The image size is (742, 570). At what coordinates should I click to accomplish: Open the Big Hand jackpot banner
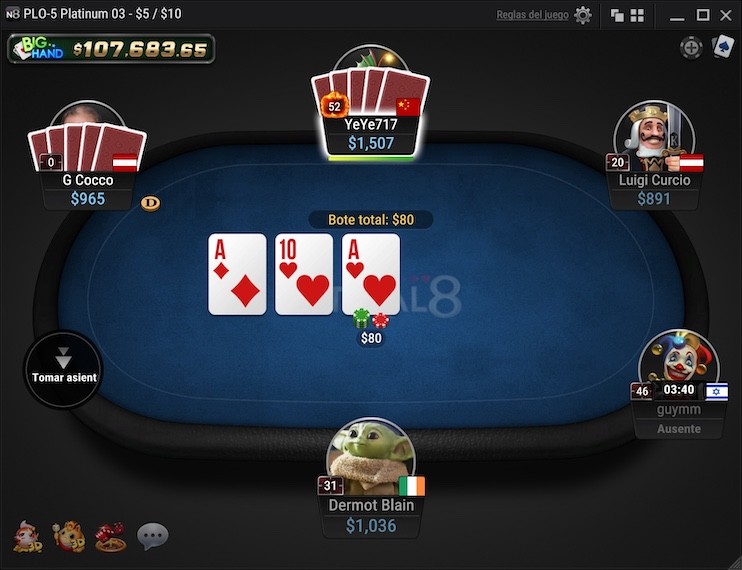coord(111,48)
